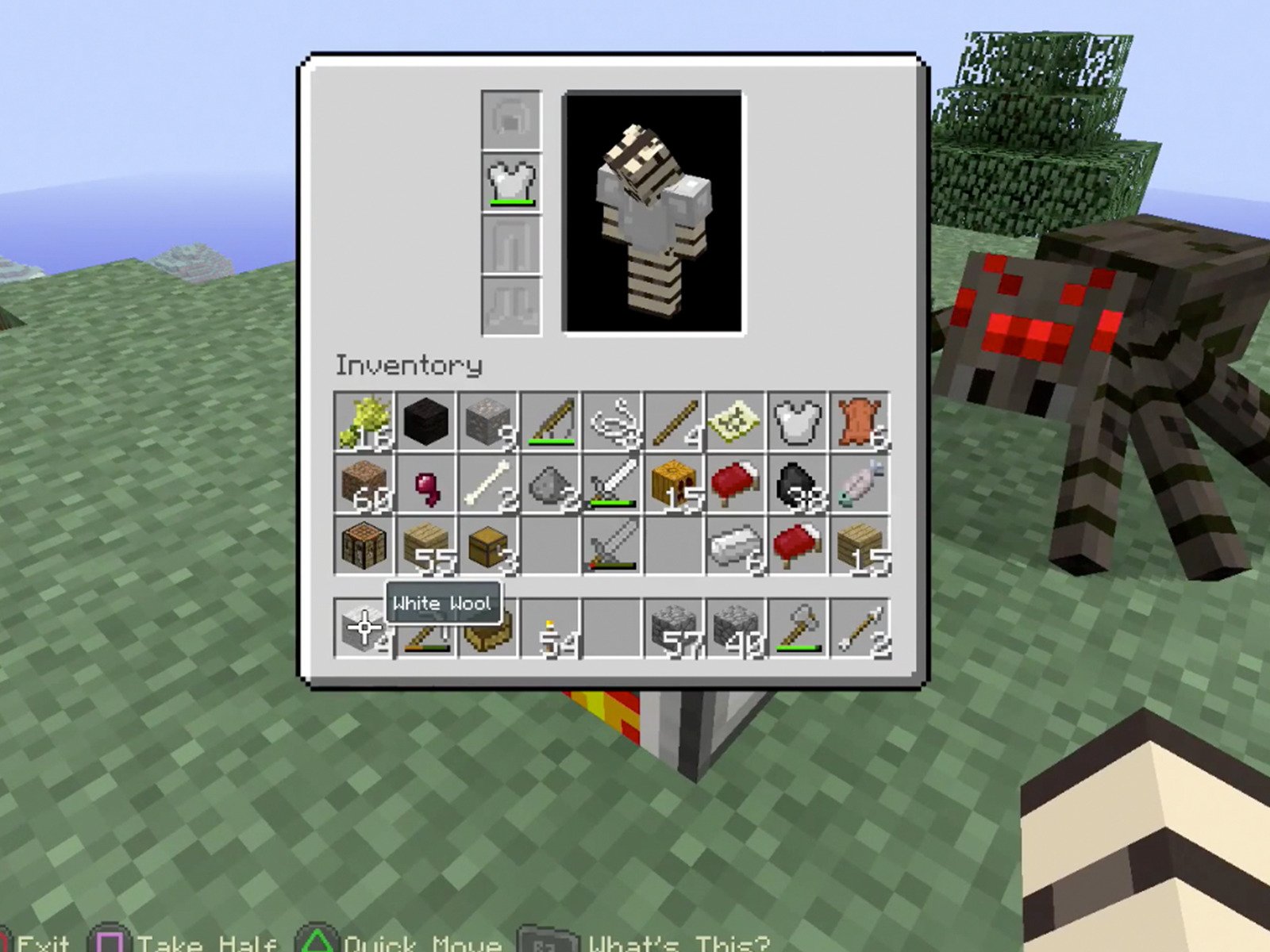
Task: Pick up the bone item
Action: coord(488,484)
